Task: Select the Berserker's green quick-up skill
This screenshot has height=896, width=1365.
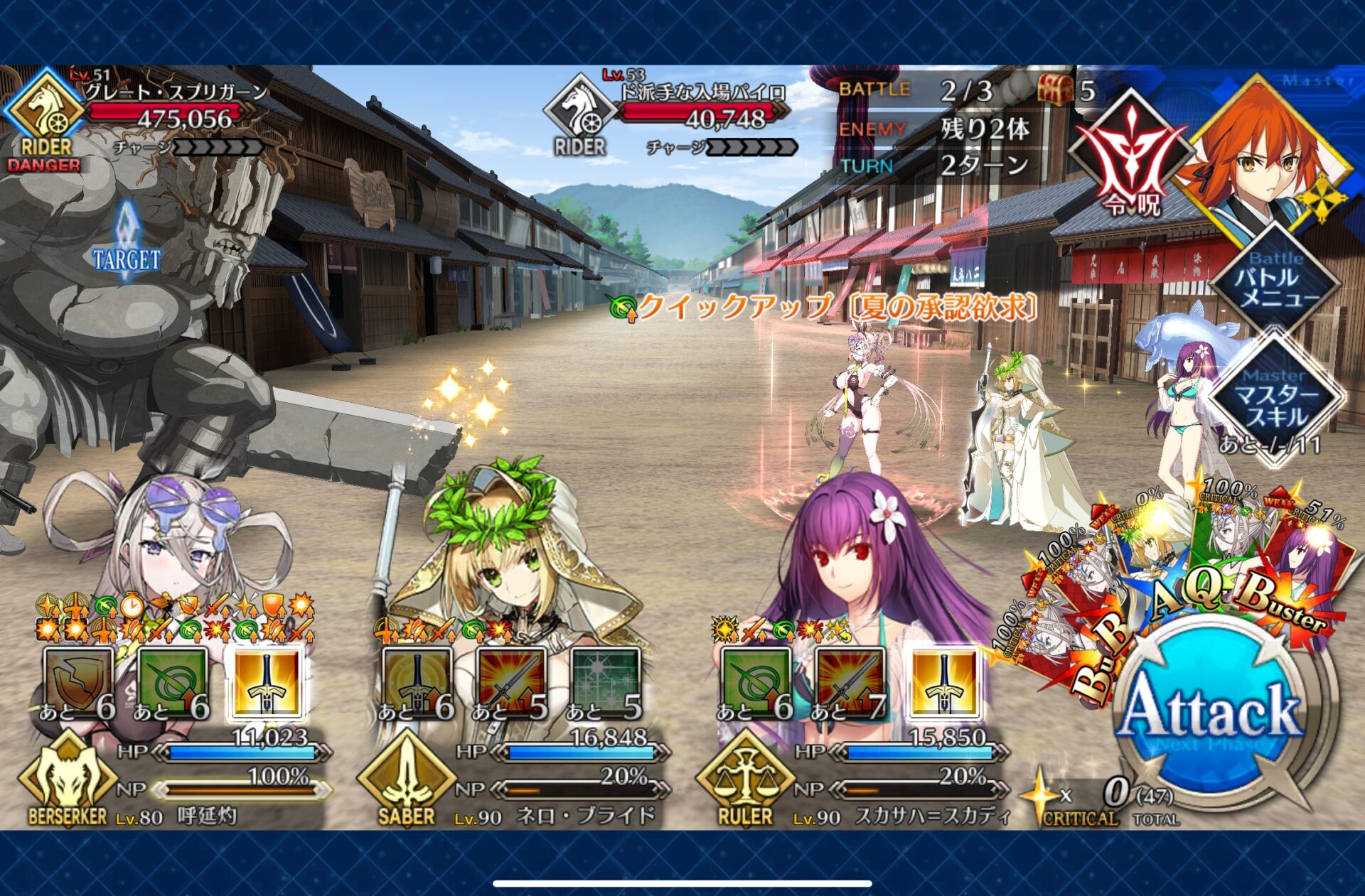Action: 172,684
